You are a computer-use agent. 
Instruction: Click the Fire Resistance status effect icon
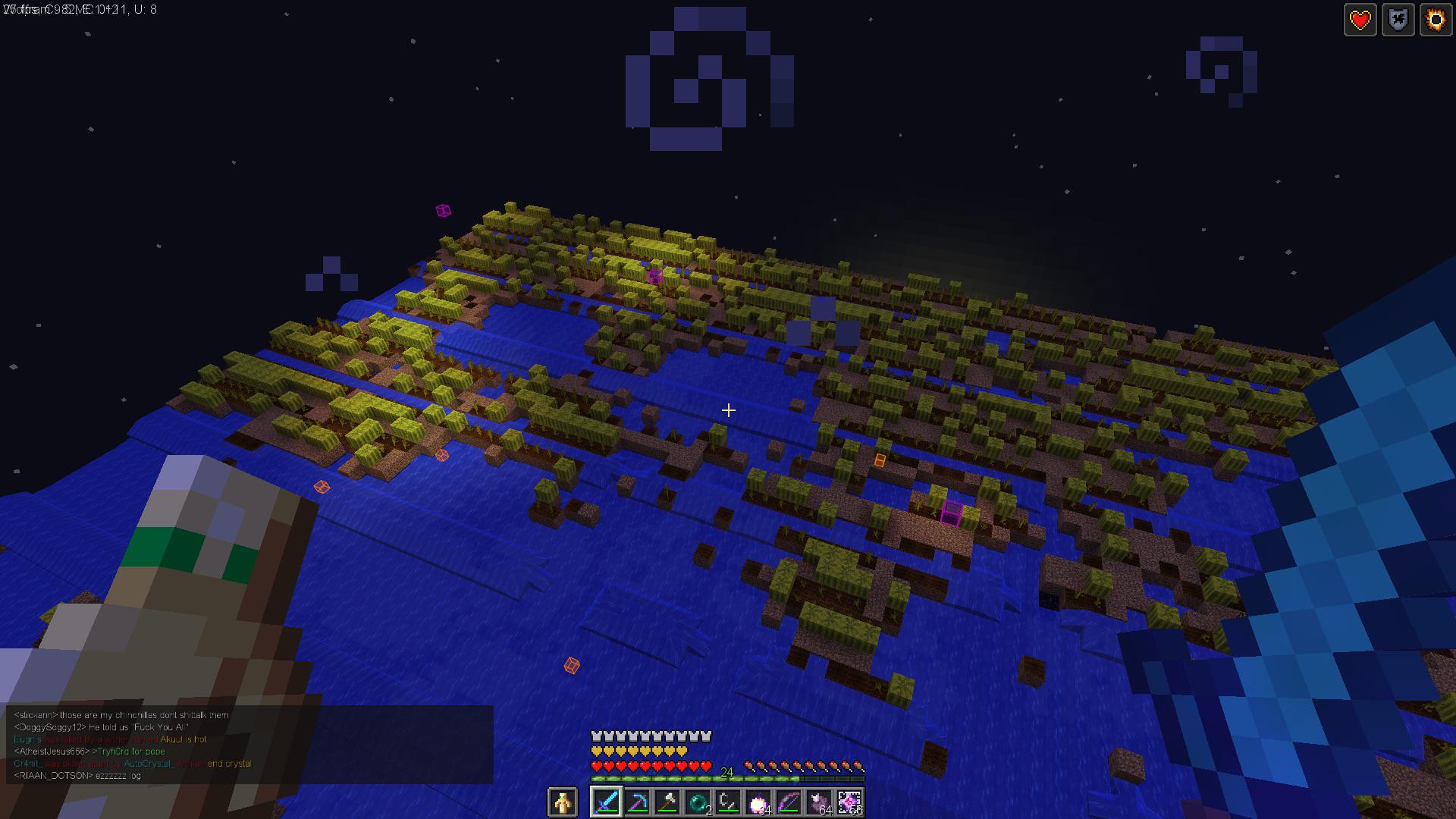point(1434,20)
